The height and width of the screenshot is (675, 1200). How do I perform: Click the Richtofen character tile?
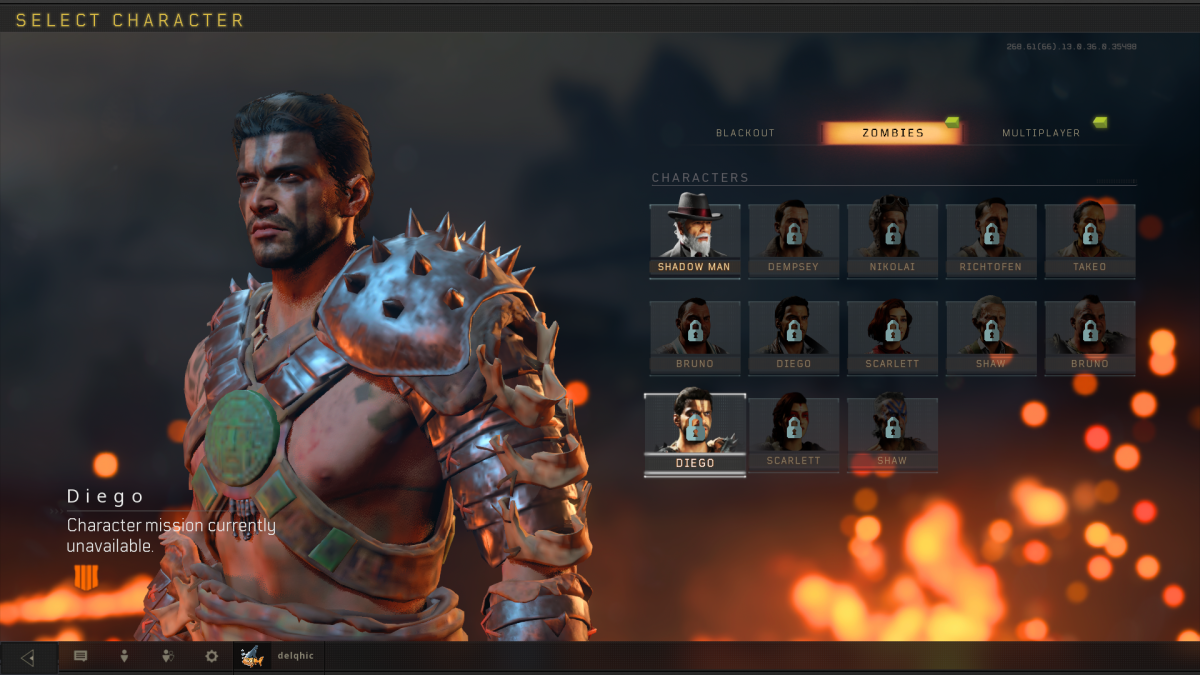click(991, 240)
